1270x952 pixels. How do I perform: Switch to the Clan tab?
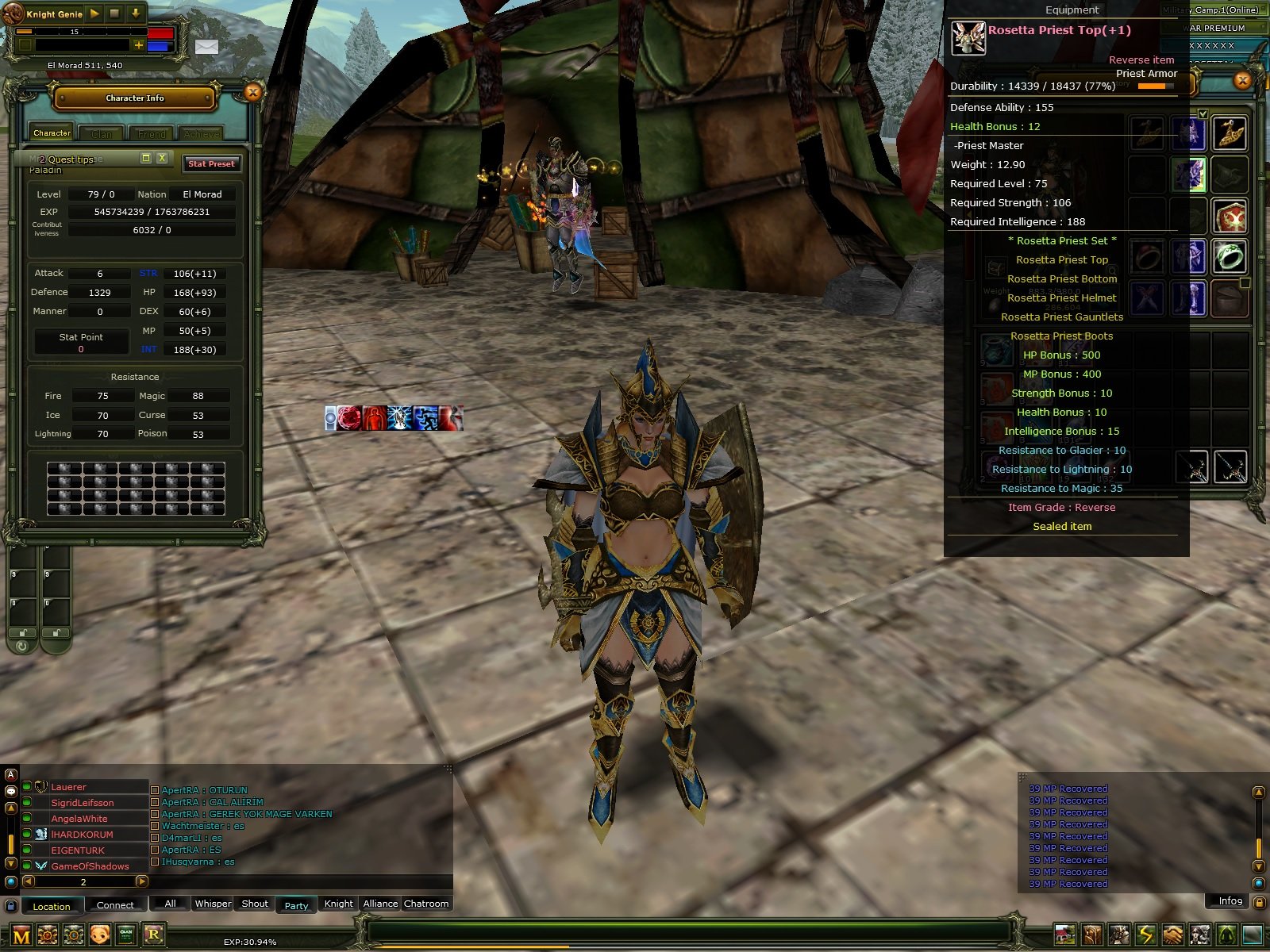click(x=102, y=133)
